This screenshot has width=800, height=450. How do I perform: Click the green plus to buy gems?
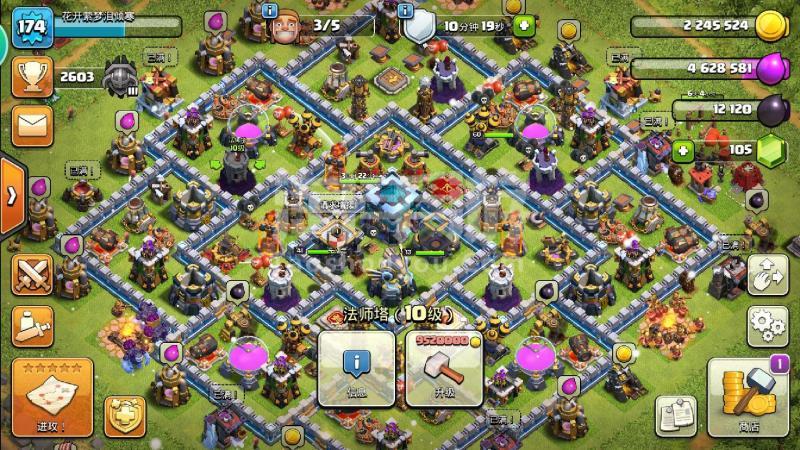[x=684, y=151]
